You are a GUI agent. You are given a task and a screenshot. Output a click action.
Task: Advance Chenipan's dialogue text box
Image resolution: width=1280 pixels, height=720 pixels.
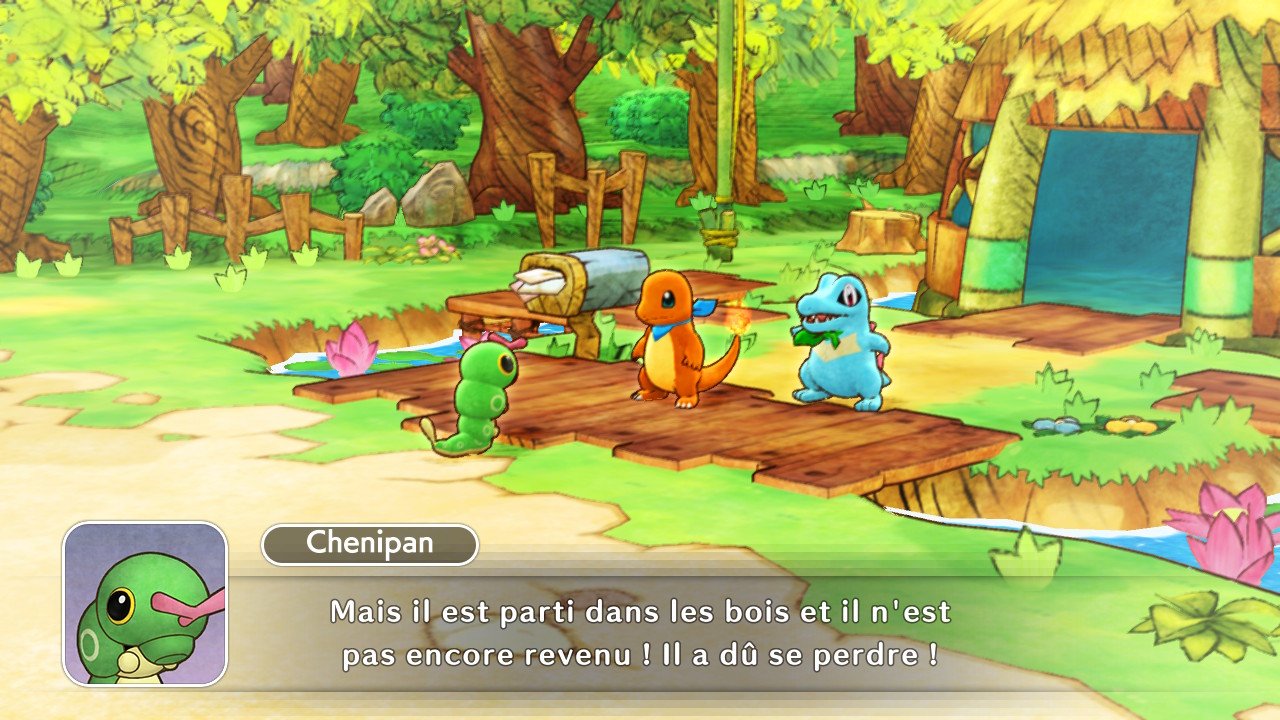click(x=640, y=634)
